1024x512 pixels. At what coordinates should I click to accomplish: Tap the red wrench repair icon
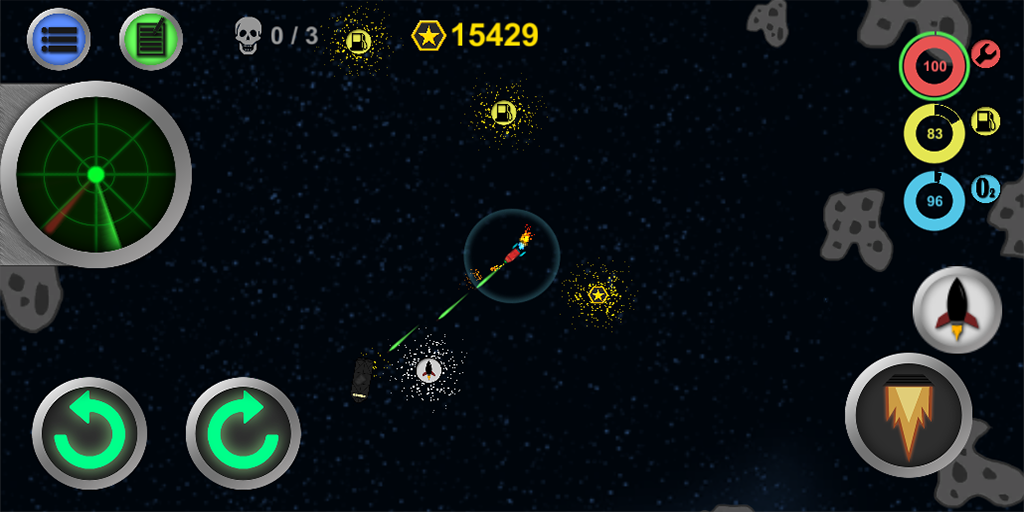986,54
